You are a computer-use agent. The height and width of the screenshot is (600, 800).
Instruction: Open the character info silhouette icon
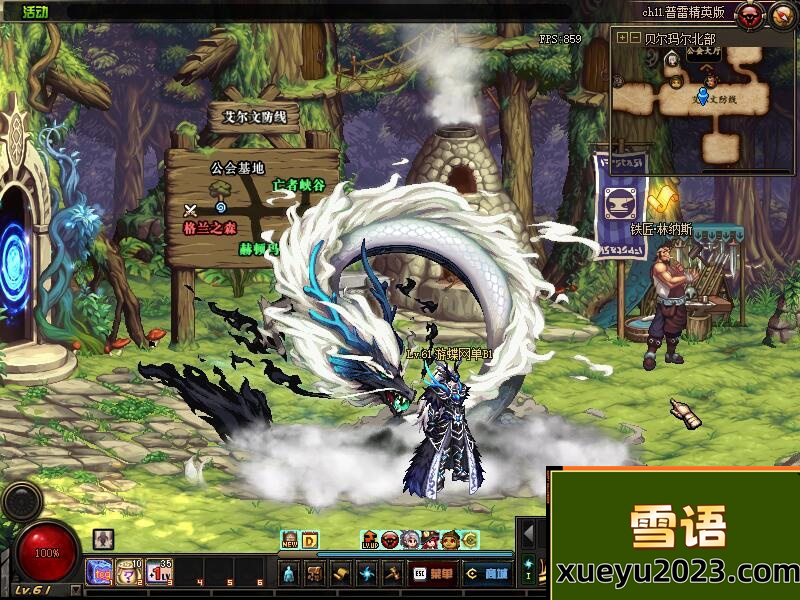[289, 573]
